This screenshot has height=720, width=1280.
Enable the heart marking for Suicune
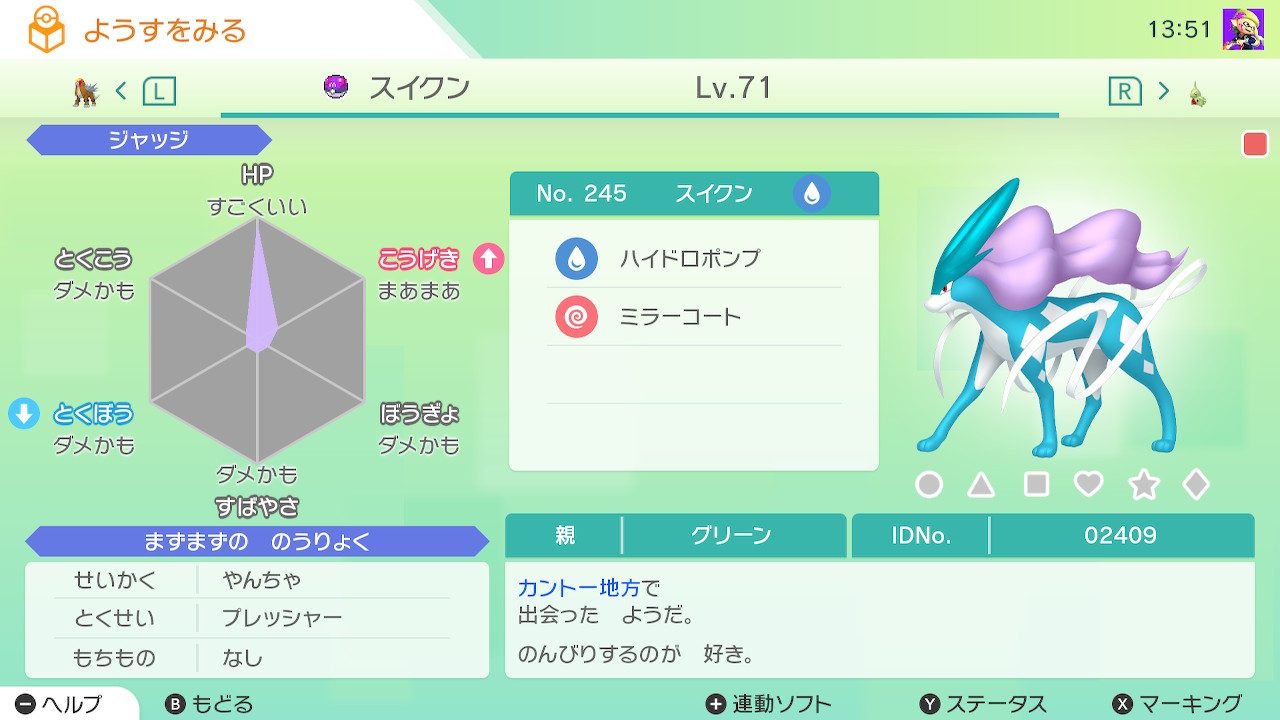1089,484
